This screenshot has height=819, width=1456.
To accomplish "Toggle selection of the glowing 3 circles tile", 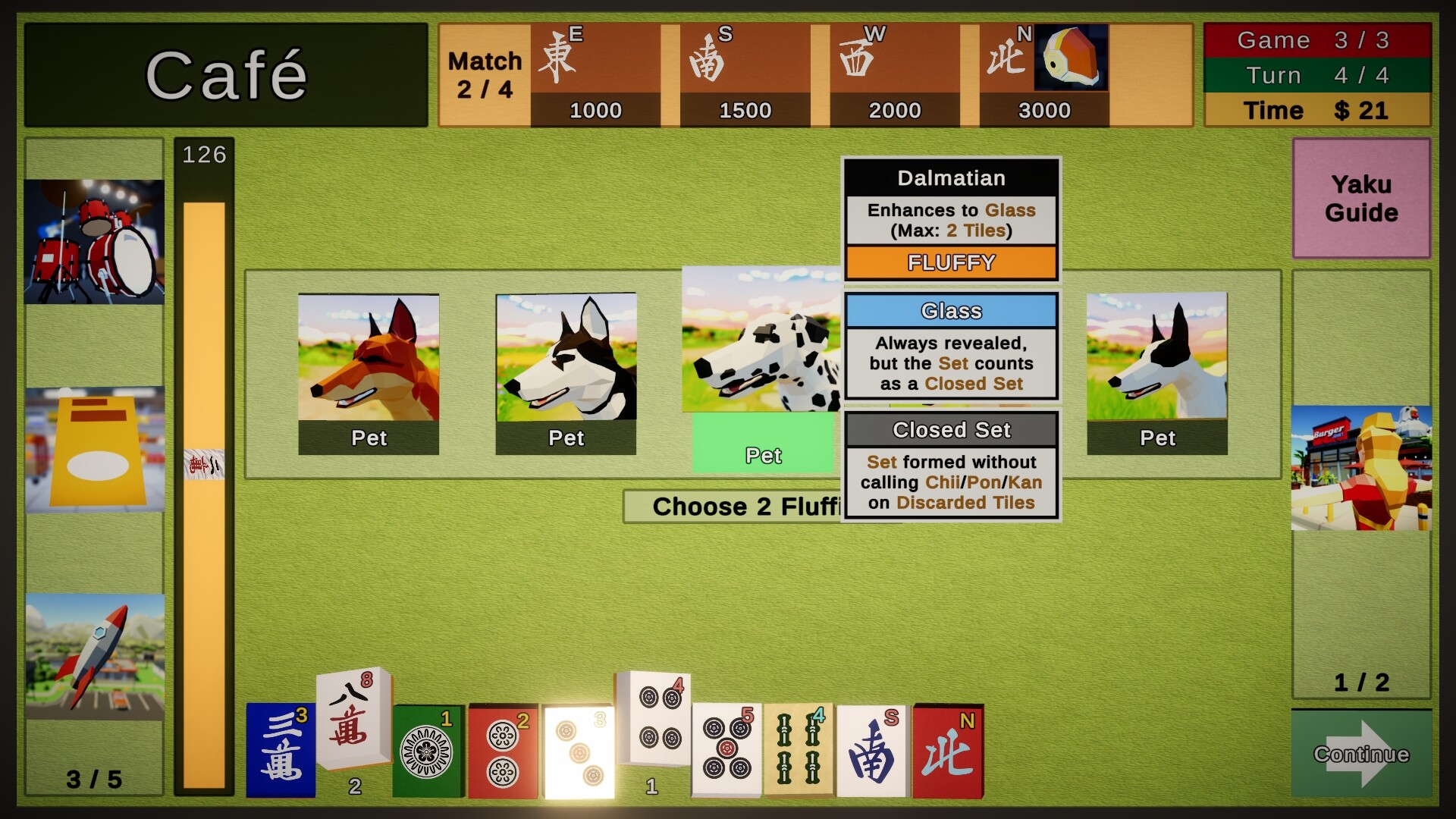I will (579, 751).
